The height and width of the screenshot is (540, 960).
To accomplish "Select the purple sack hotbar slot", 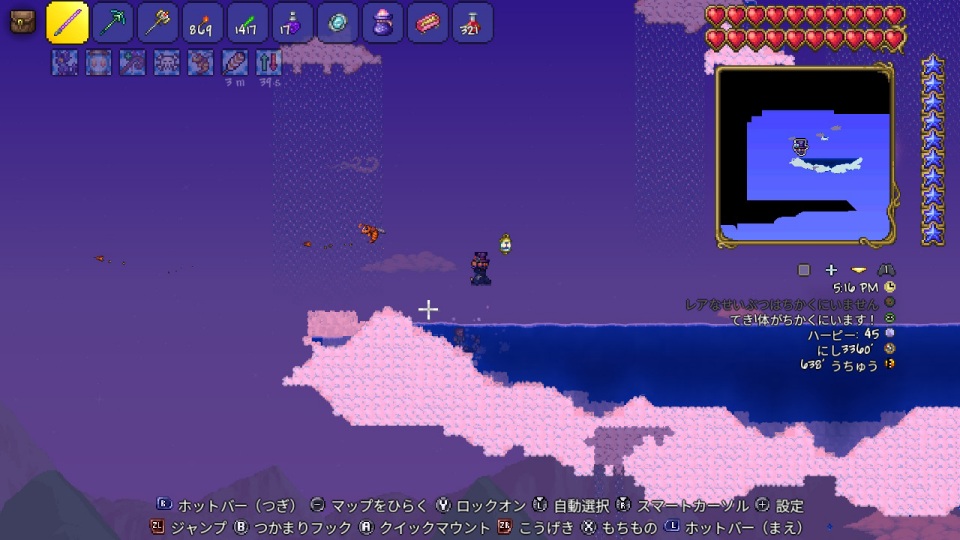I will 382,23.
